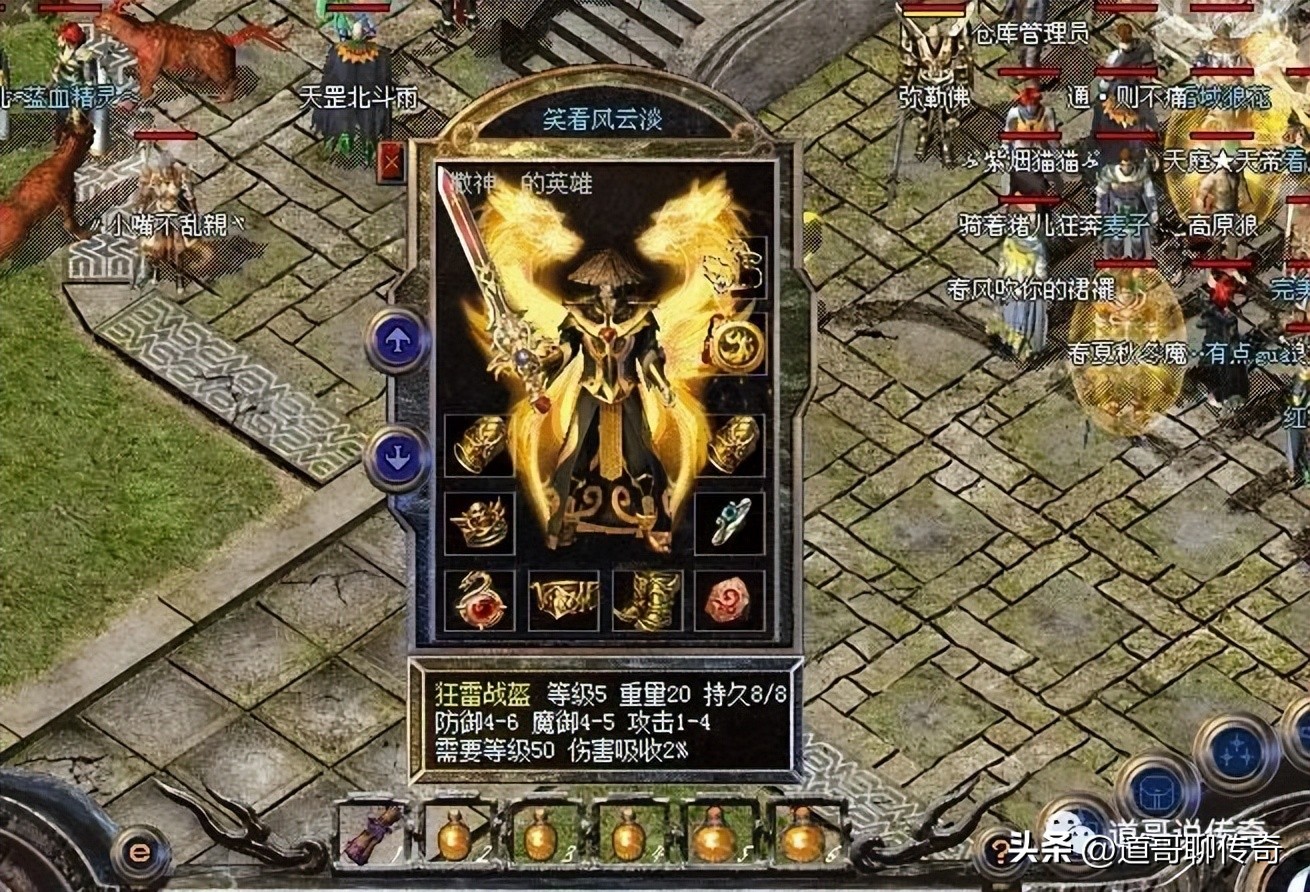Select the red gem swan amulet slot
The height and width of the screenshot is (892, 1310).
[x=479, y=601]
